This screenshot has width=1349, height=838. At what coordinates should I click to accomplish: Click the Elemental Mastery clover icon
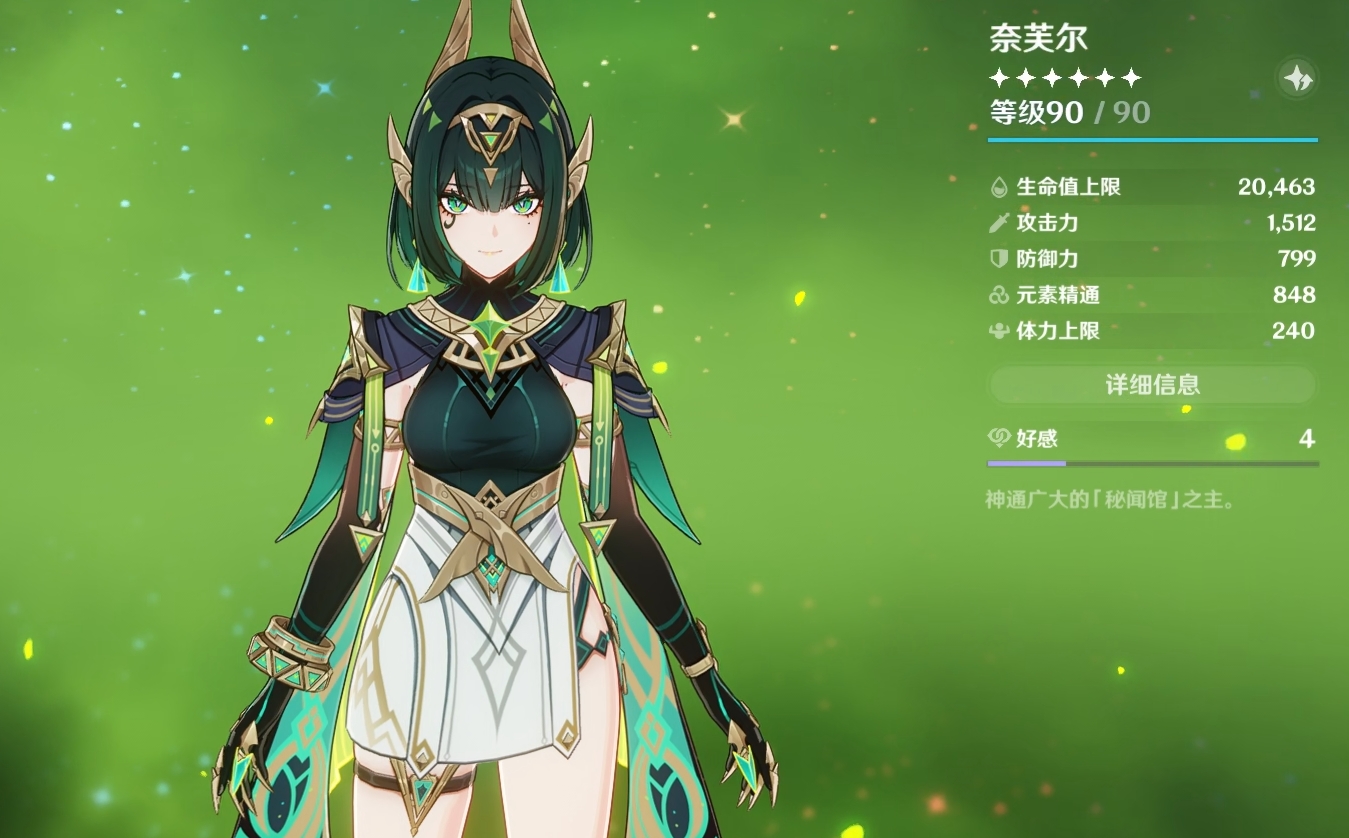pyautogui.click(x=998, y=295)
